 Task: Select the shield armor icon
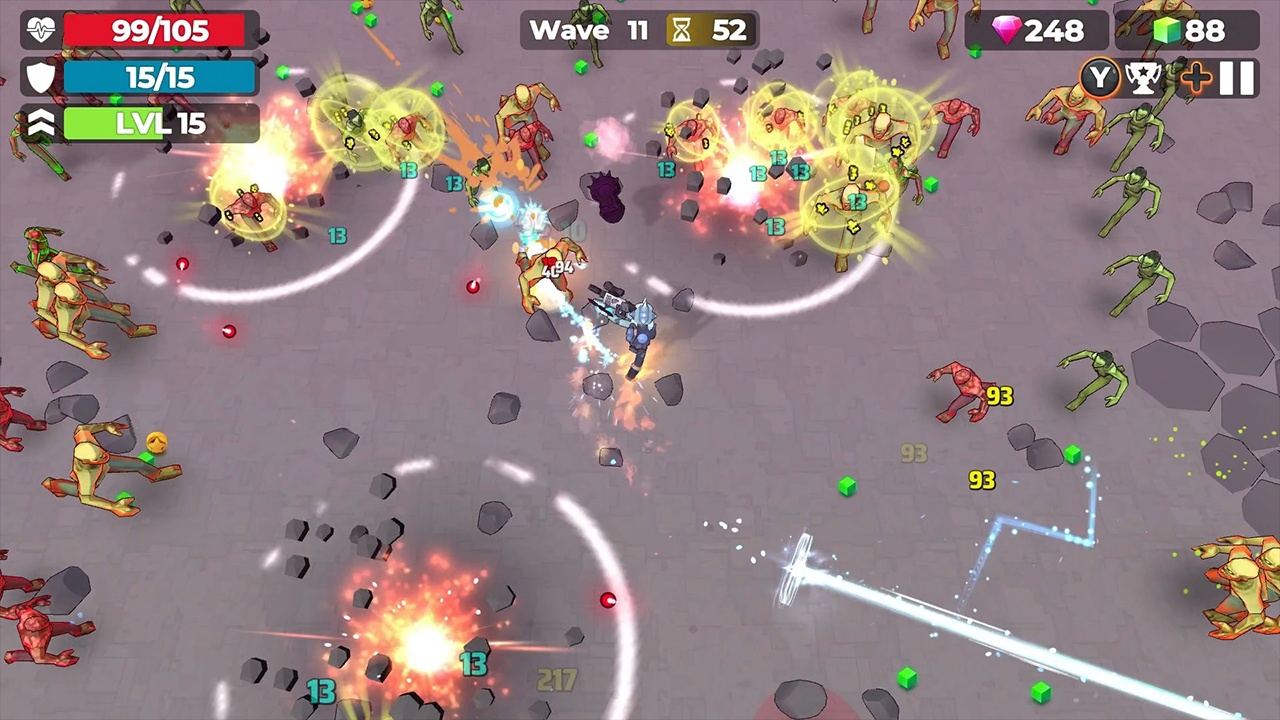(38, 77)
